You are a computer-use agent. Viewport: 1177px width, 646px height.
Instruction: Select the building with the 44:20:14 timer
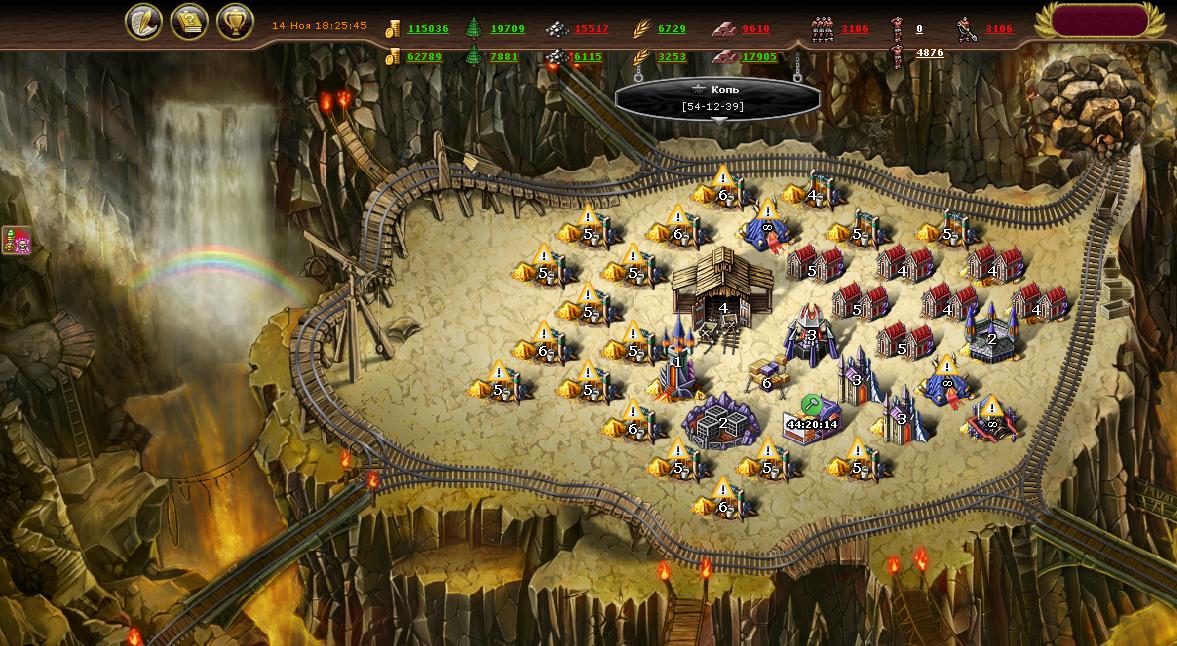811,418
